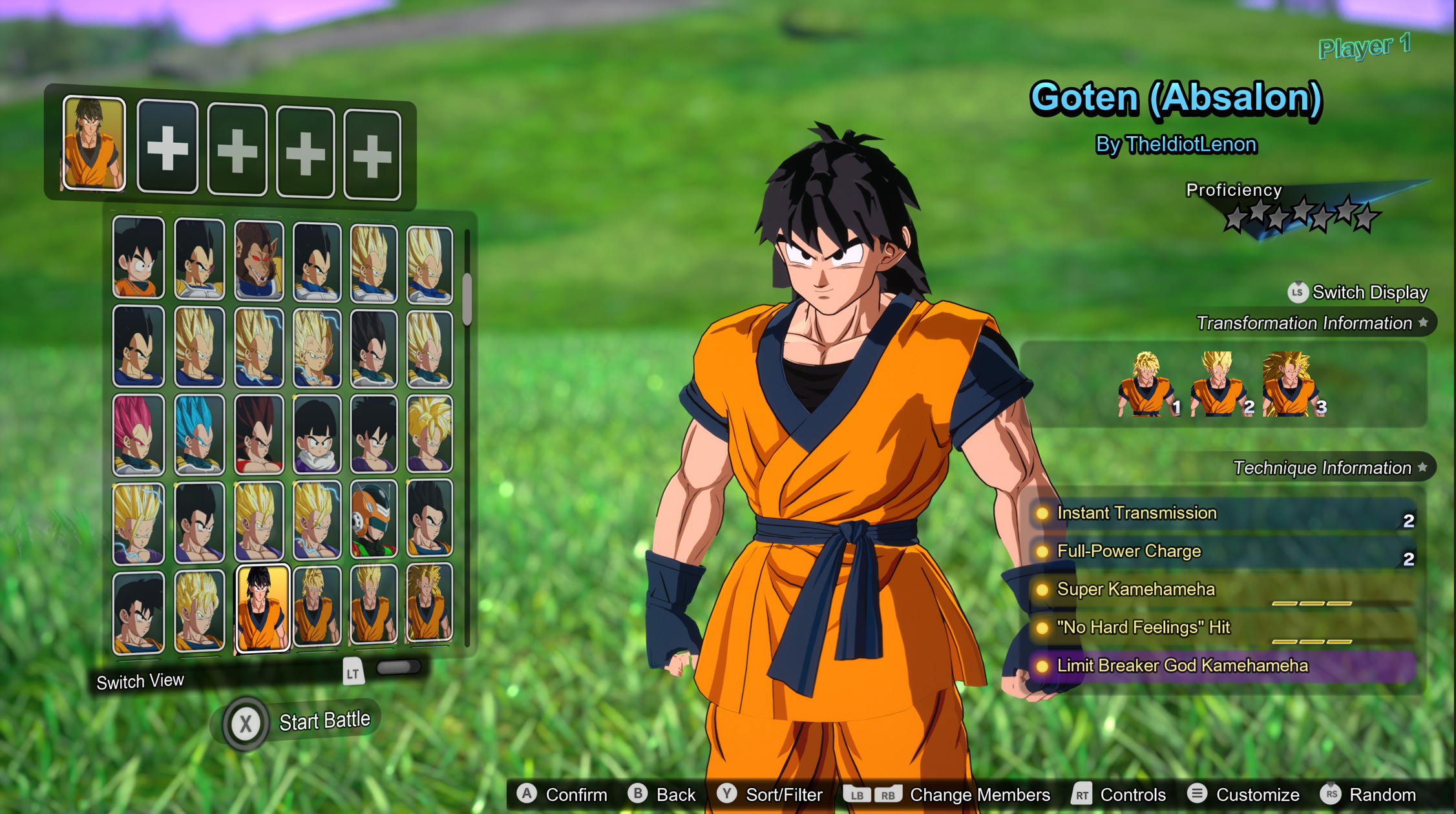Open the Customize menu
The image size is (1456, 814).
pos(1257,795)
